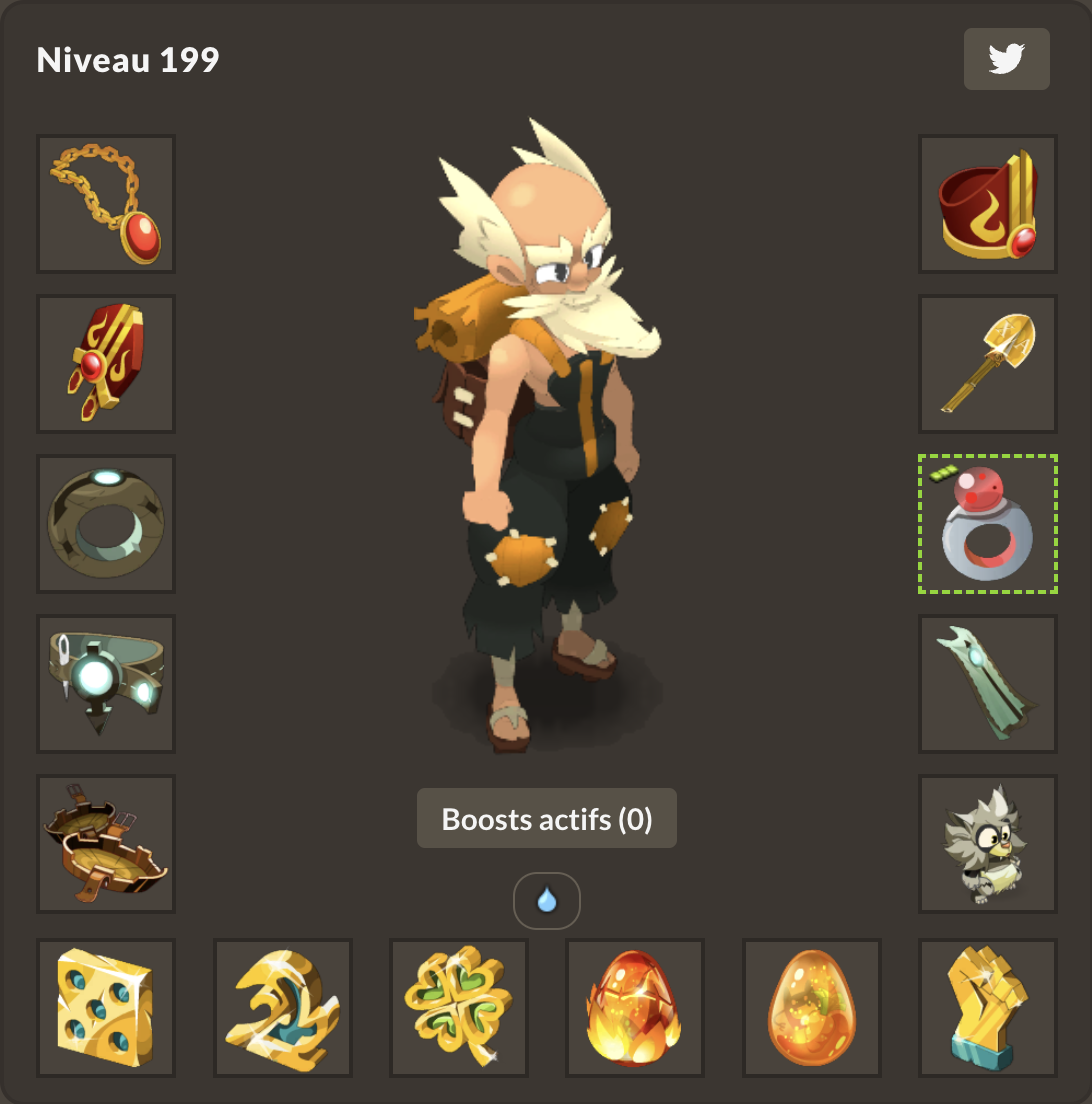Viewport: 1092px width, 1104px height.
Task: Select the golden four-leaf clover trophy
Action: coord(459,1008)
